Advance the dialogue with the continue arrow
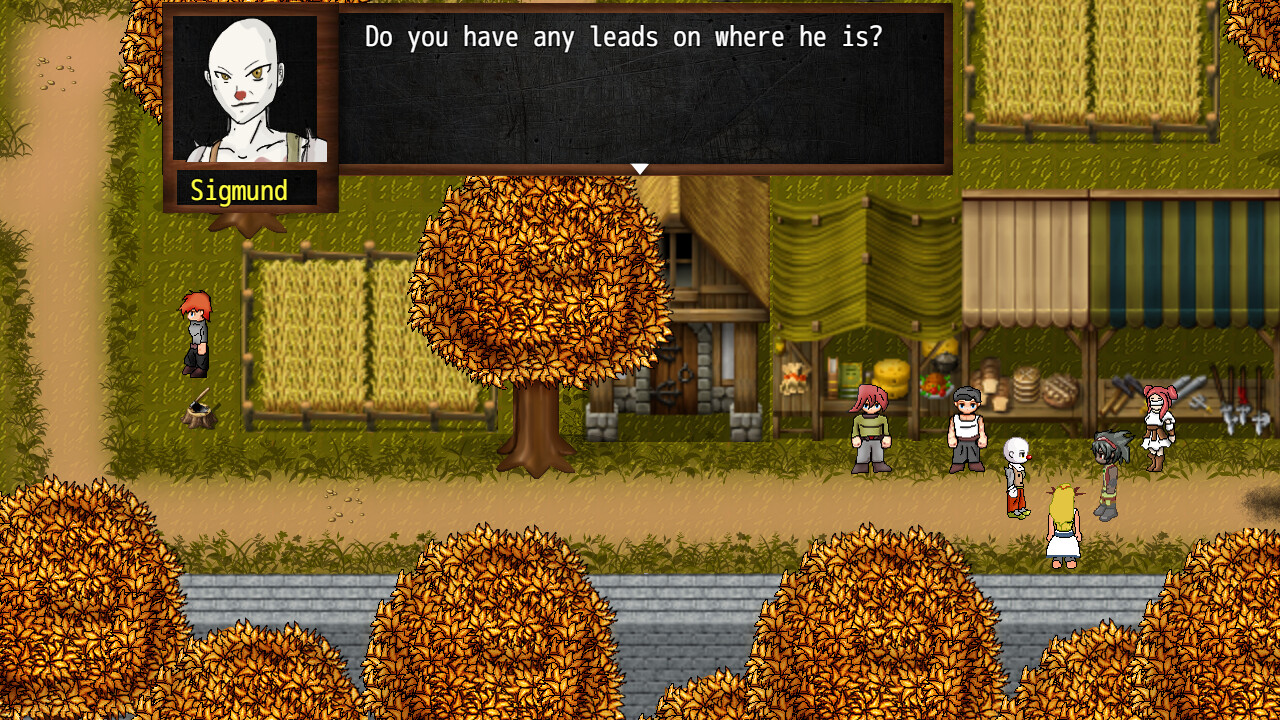 (x=639, y=168)
